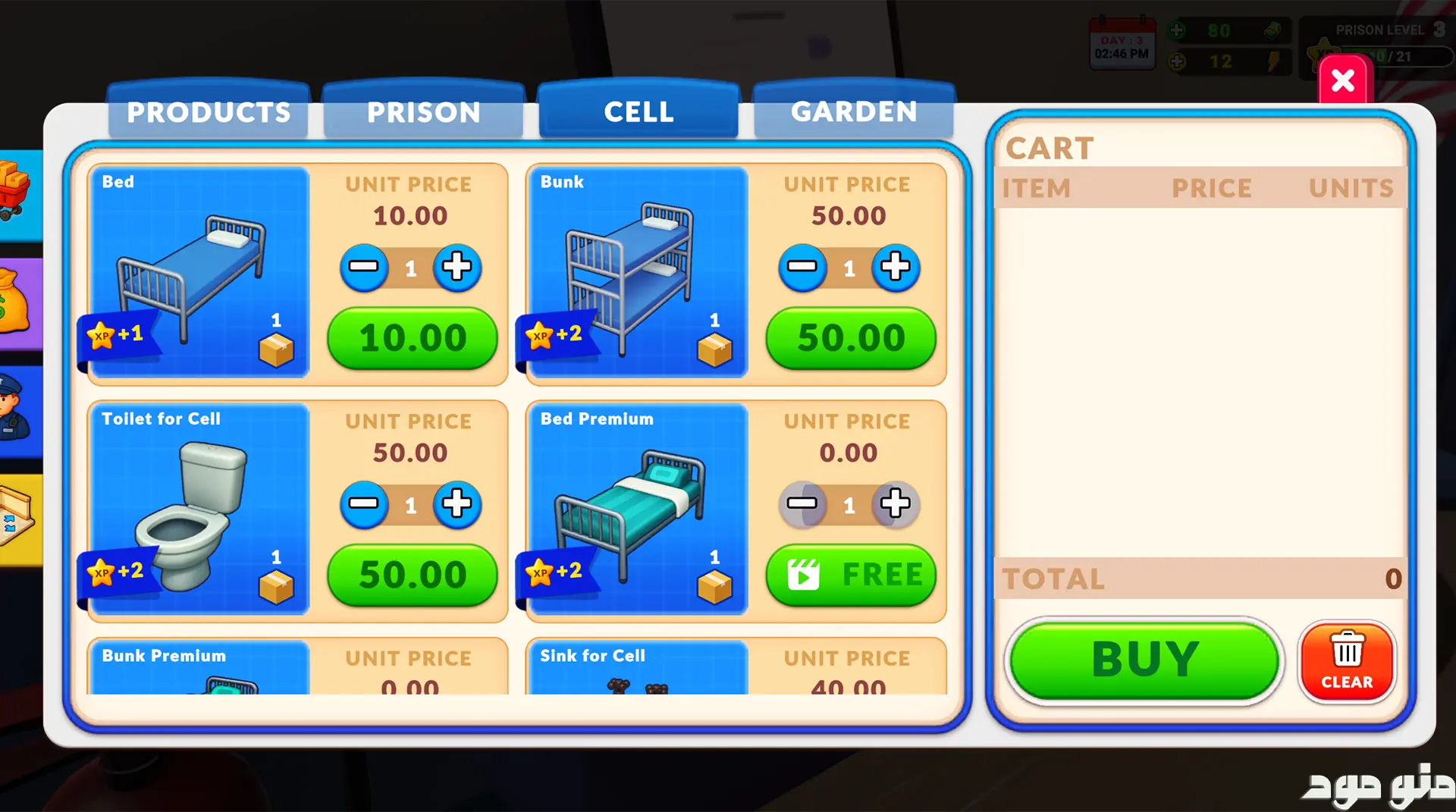Screen dimensions: 1456x812
Task: Add the Bed for 10.00
Action: point(412,338)
